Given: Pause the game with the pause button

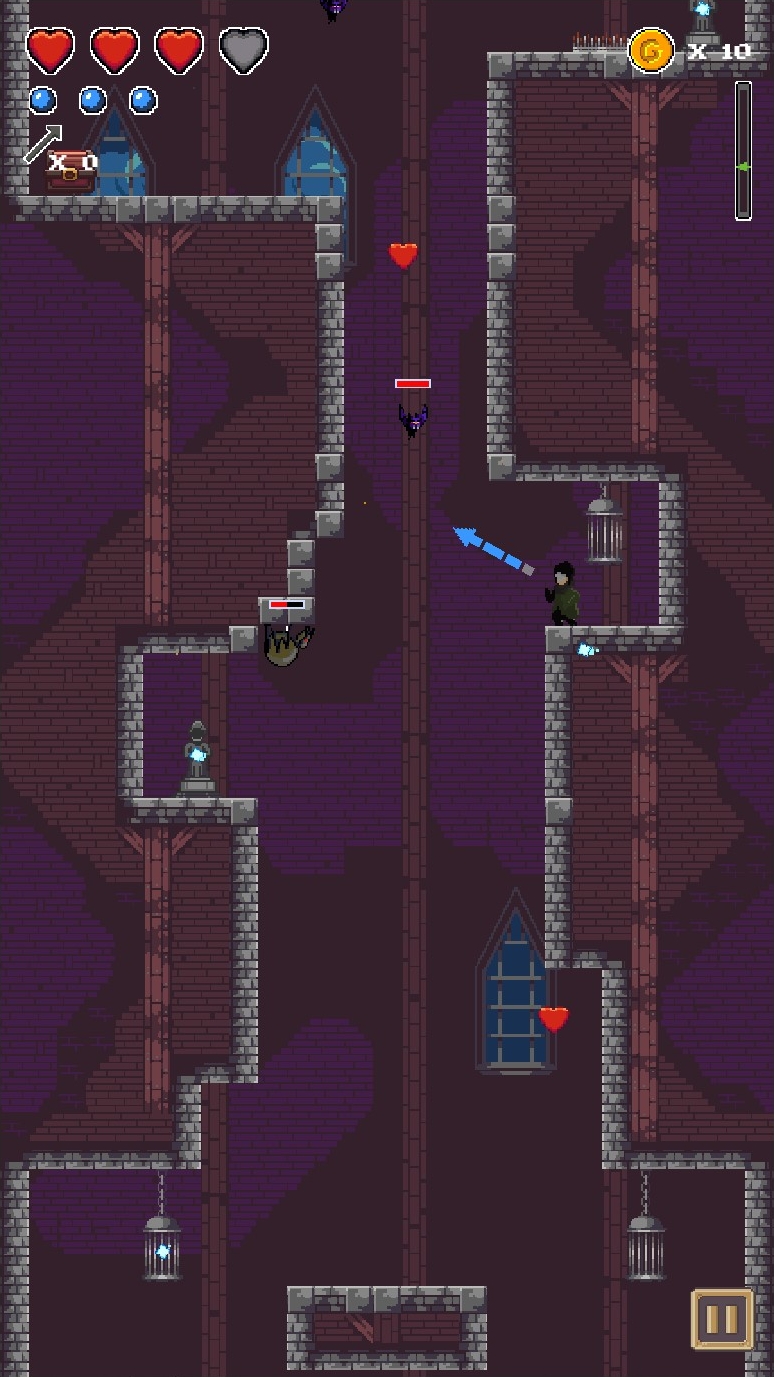Looking at the screenshot, I should [x=721, y=1319].
